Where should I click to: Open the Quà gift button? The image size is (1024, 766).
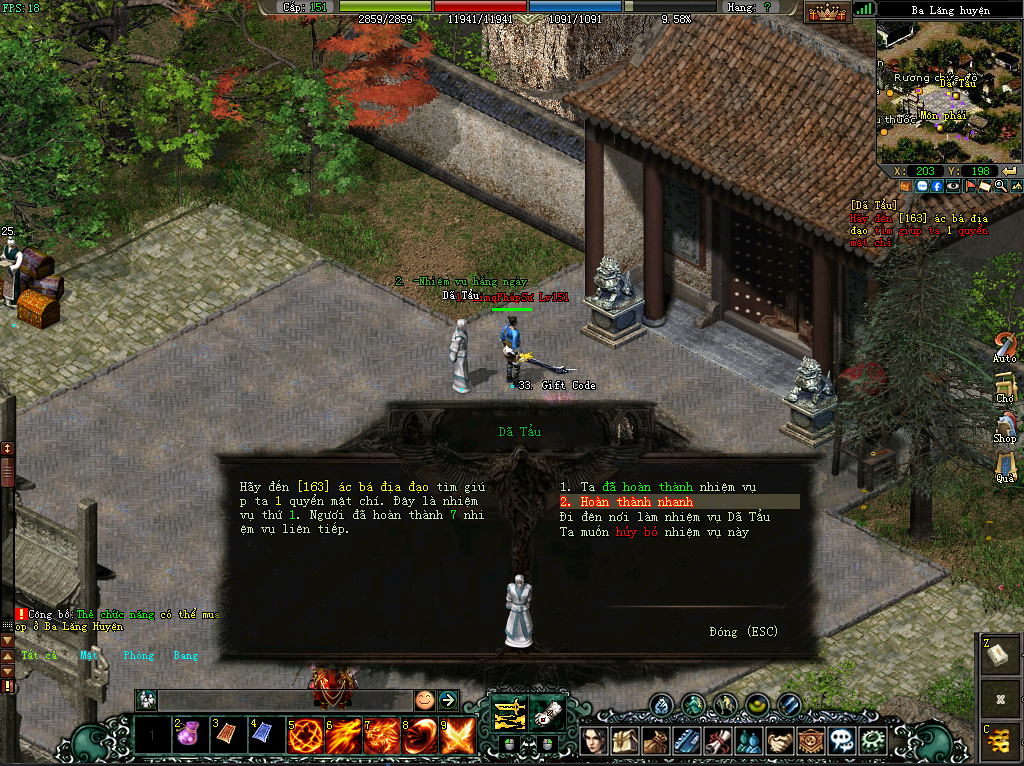click(1004, 468)
